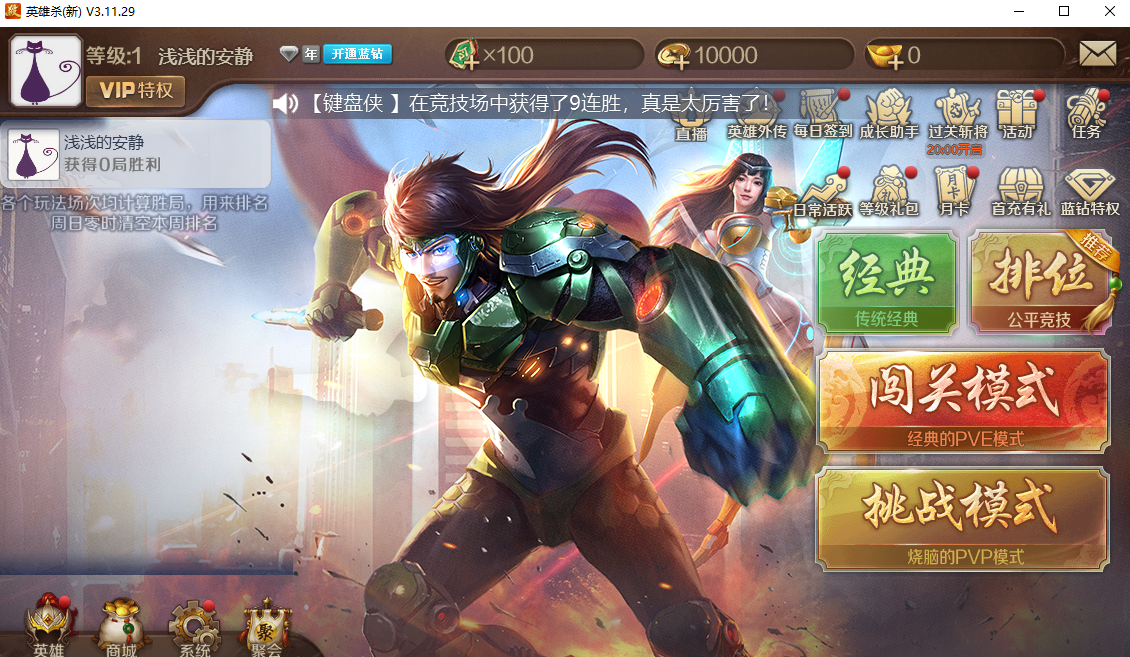Screen dimensions: 1130x657
Task: Open the 英雄 heroes menu
Action: pos(47,627)
